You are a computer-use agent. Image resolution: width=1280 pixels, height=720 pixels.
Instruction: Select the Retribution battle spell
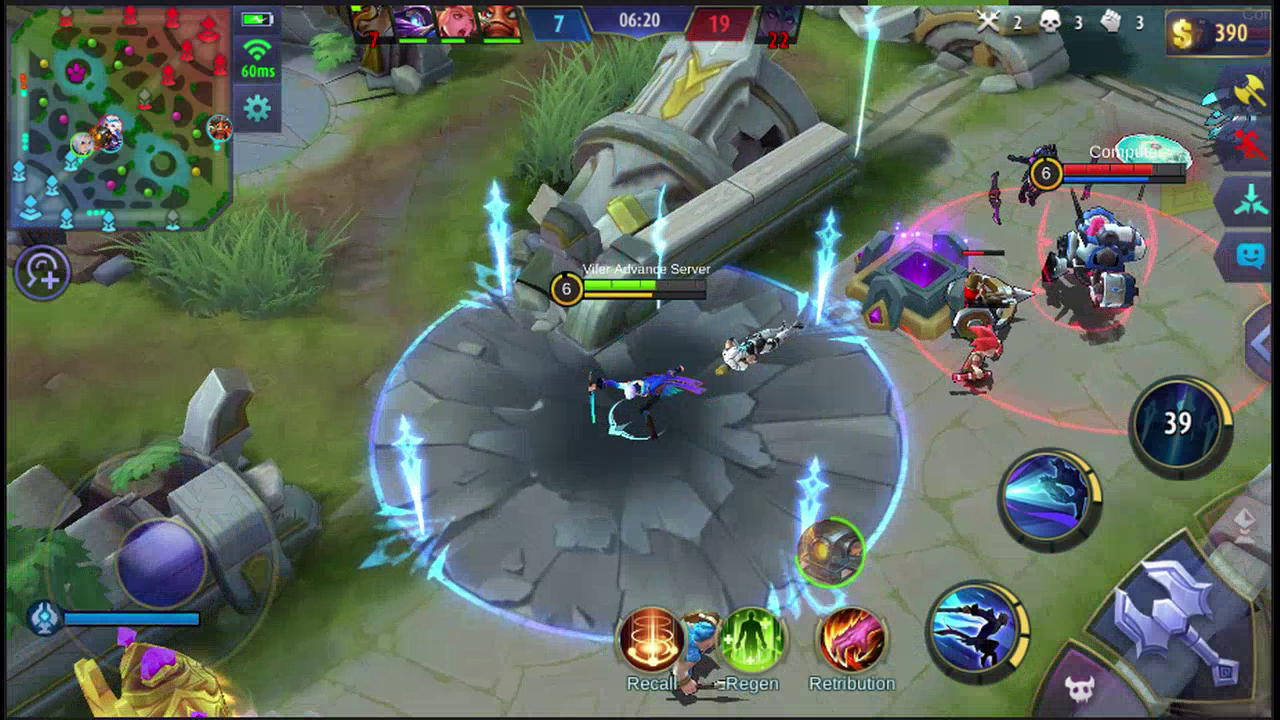tap(849, 641)
